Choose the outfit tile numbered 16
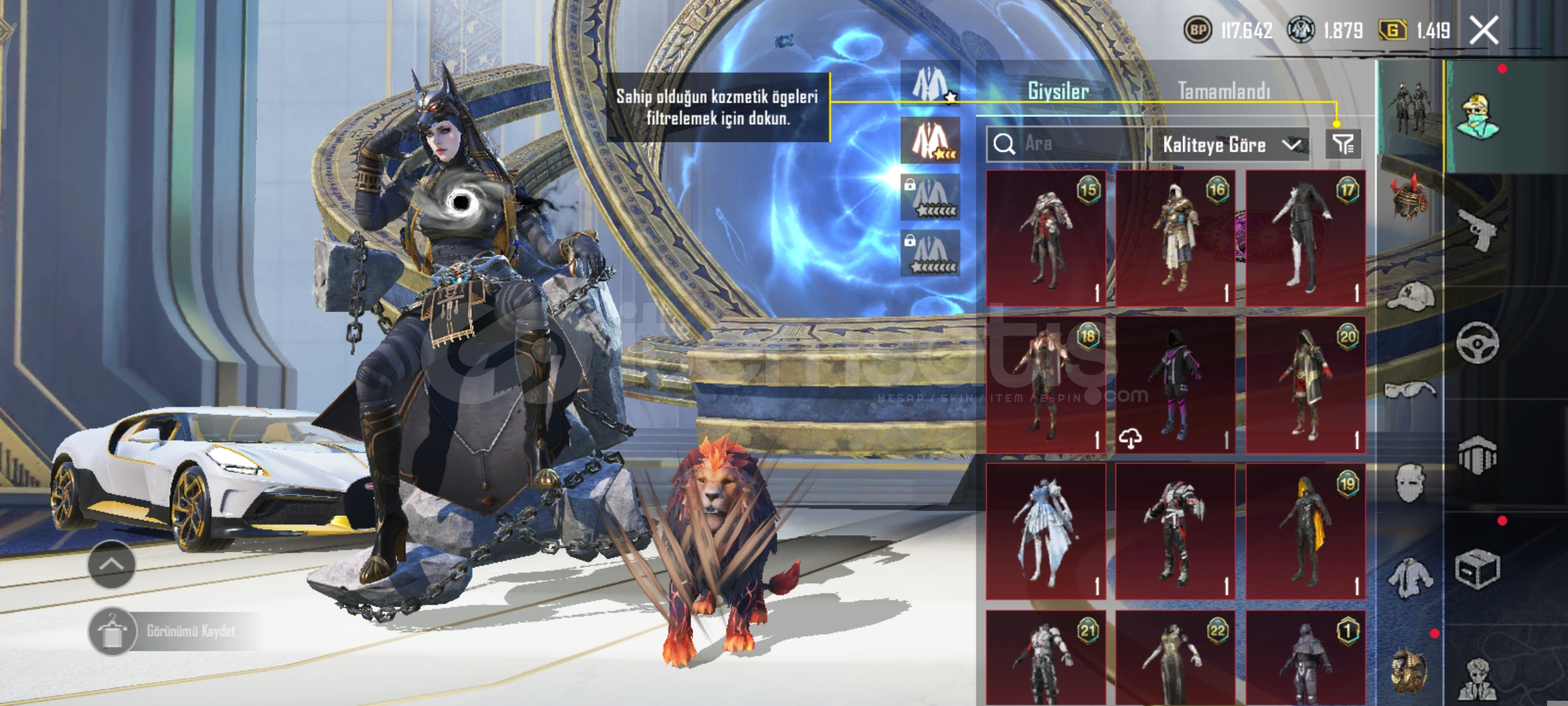This screenshot has width=1568, height=706. pos(1175,239)
